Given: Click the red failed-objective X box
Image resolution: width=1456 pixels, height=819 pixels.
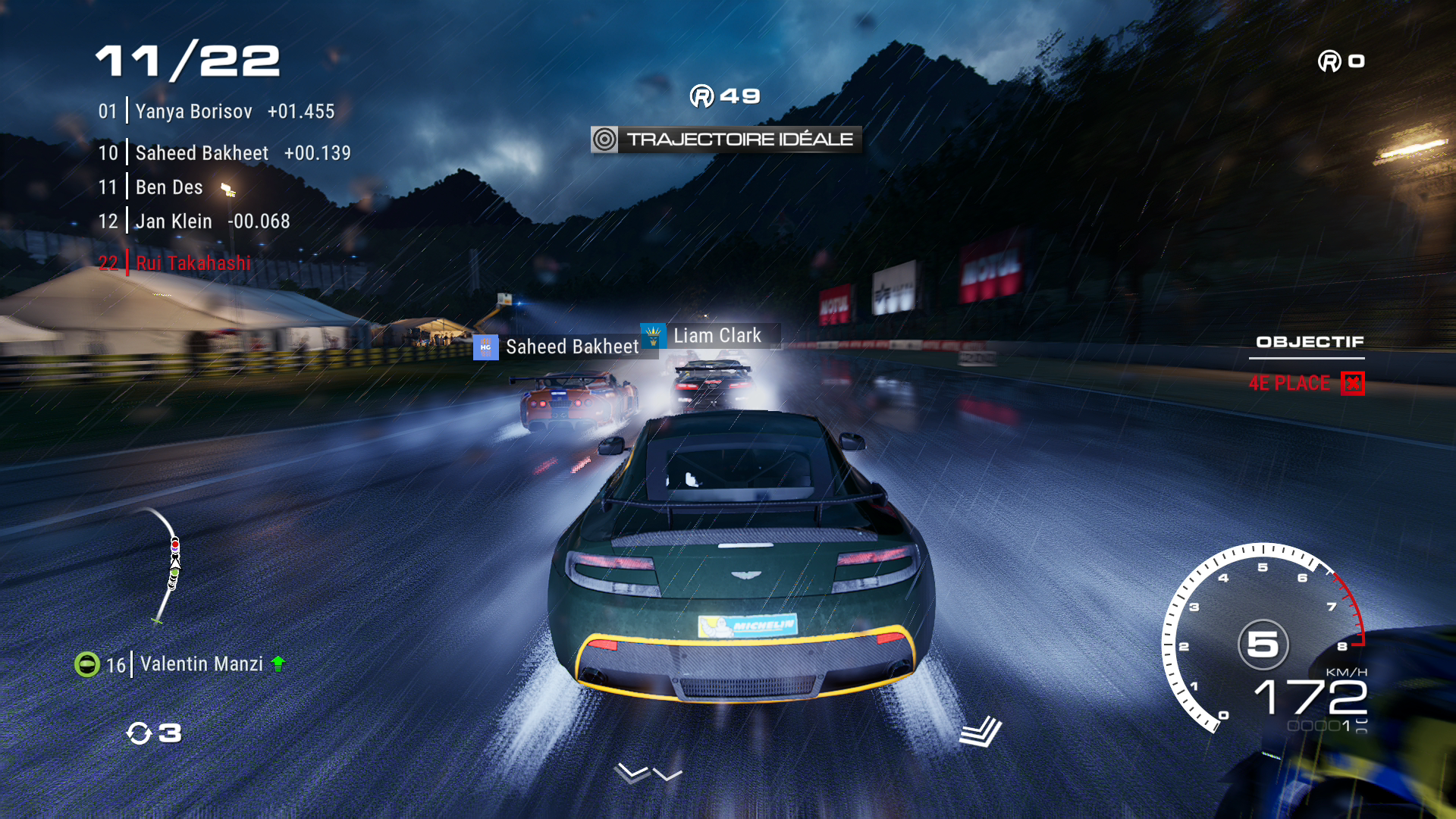Looking at the screenshot, I should click(x=1352, y=383).
